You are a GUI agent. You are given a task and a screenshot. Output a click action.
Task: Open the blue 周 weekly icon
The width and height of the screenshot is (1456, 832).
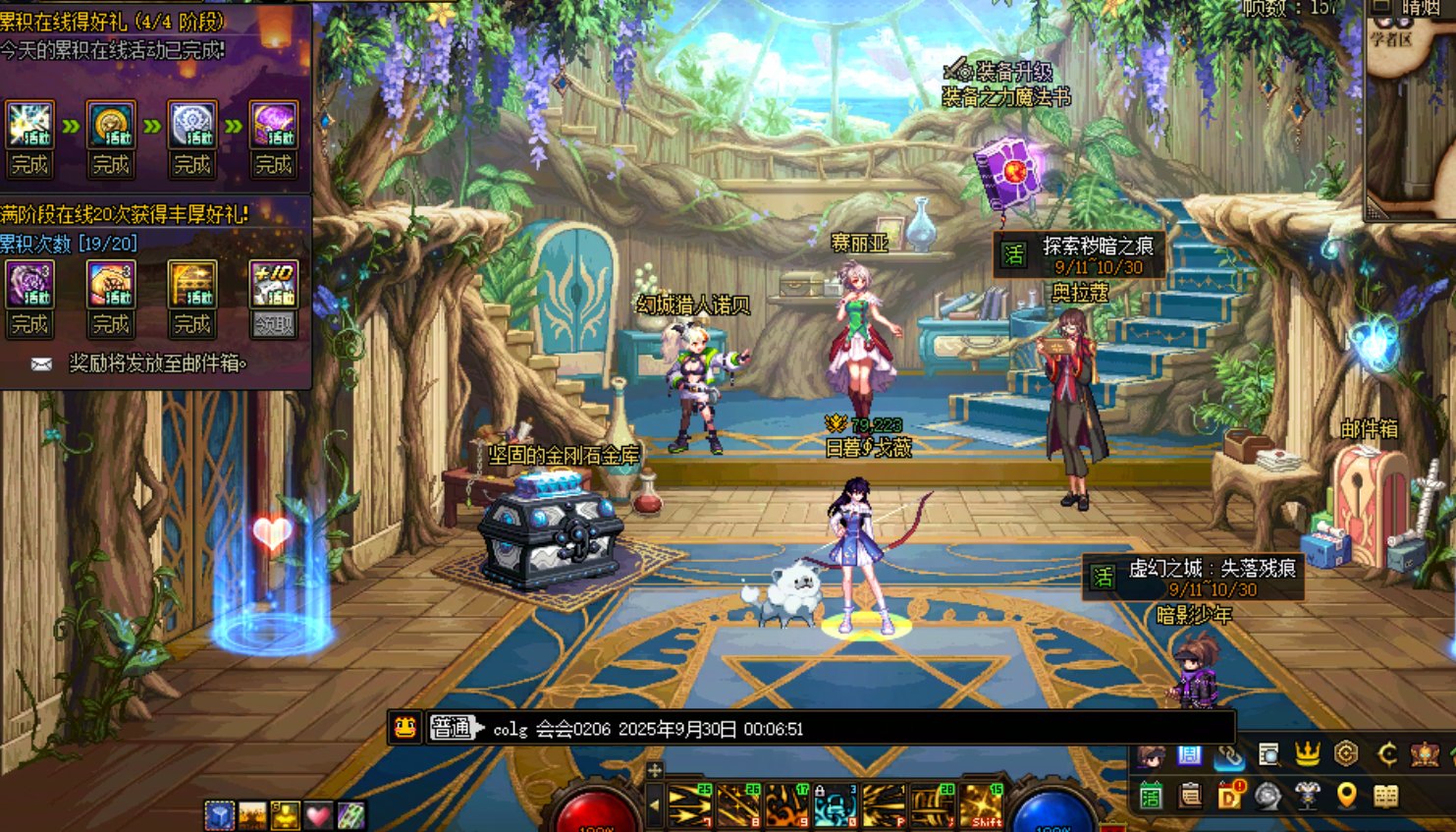pos(1190,754)
